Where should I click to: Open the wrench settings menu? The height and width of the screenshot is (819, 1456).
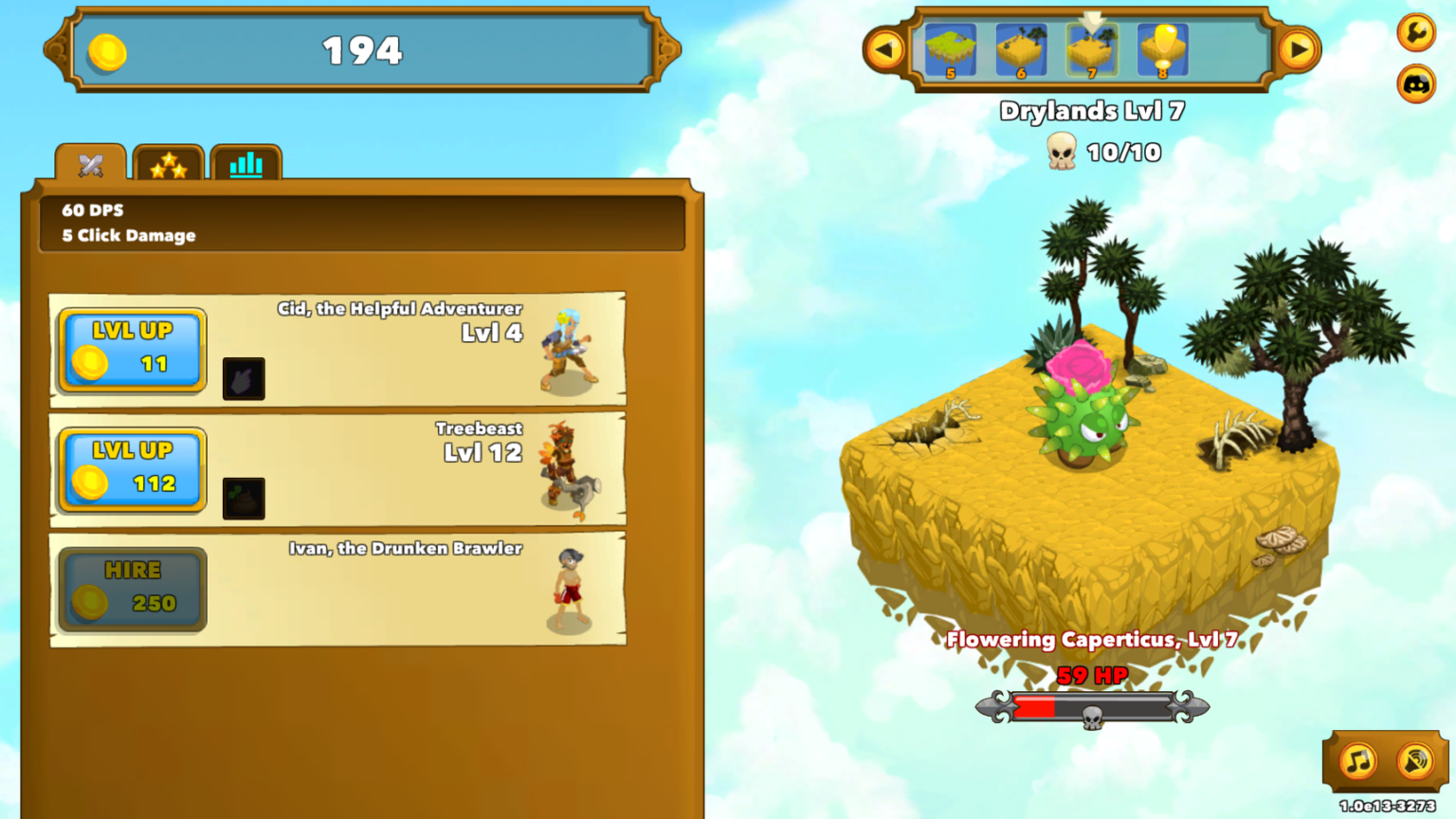[x=1415, y=32]
